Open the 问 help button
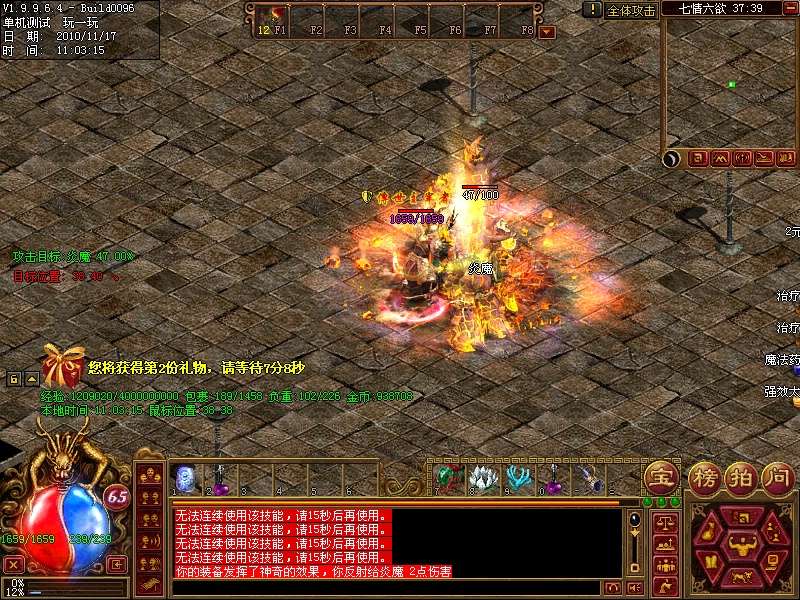Viewport: 800px width, 600px height. (x=778, y=476)
